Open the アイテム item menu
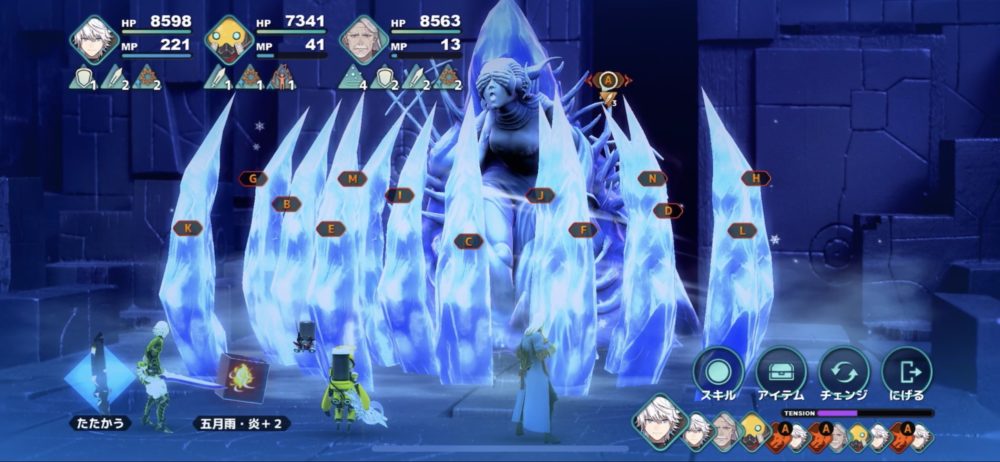 pyautogui.click(x=781, y=372)
